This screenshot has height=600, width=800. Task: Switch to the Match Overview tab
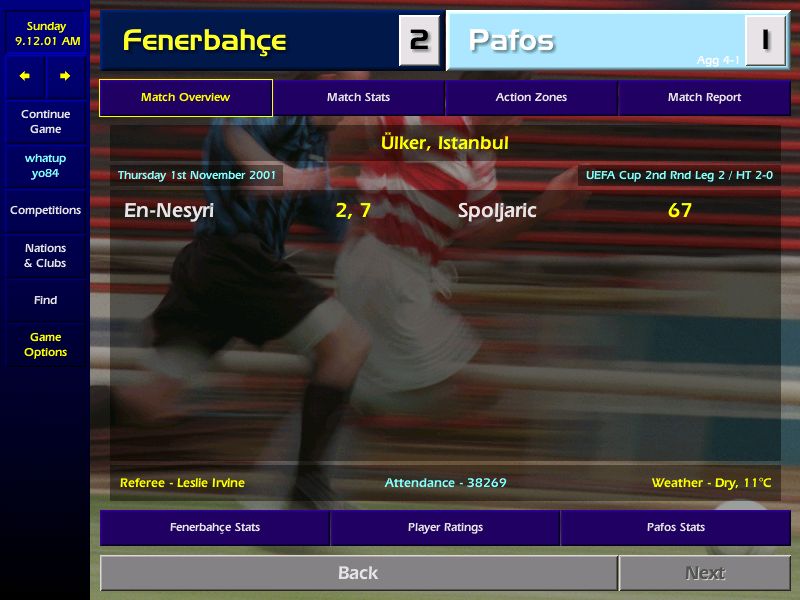pos(185,98)
